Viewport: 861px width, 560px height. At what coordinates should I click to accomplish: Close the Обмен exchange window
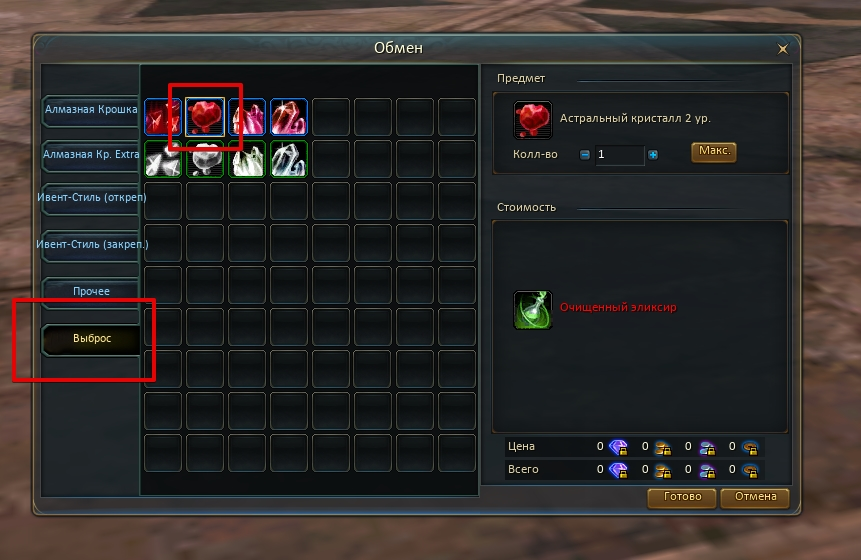(782, 48)
